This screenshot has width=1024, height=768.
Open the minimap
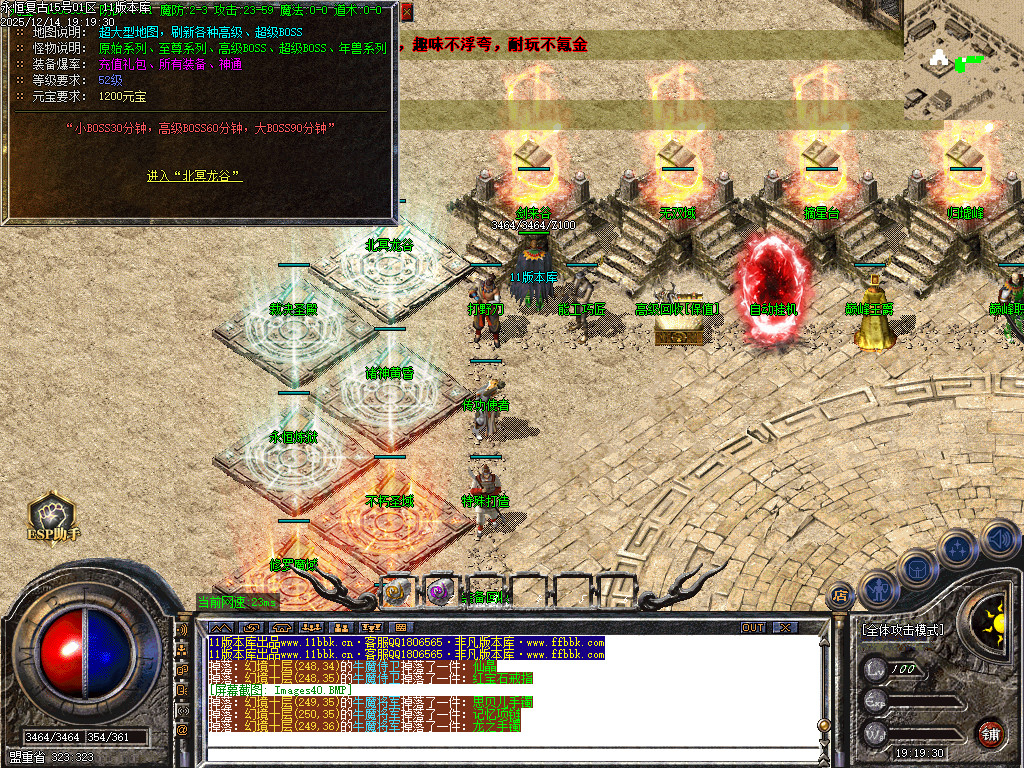(x=963, y=60)
